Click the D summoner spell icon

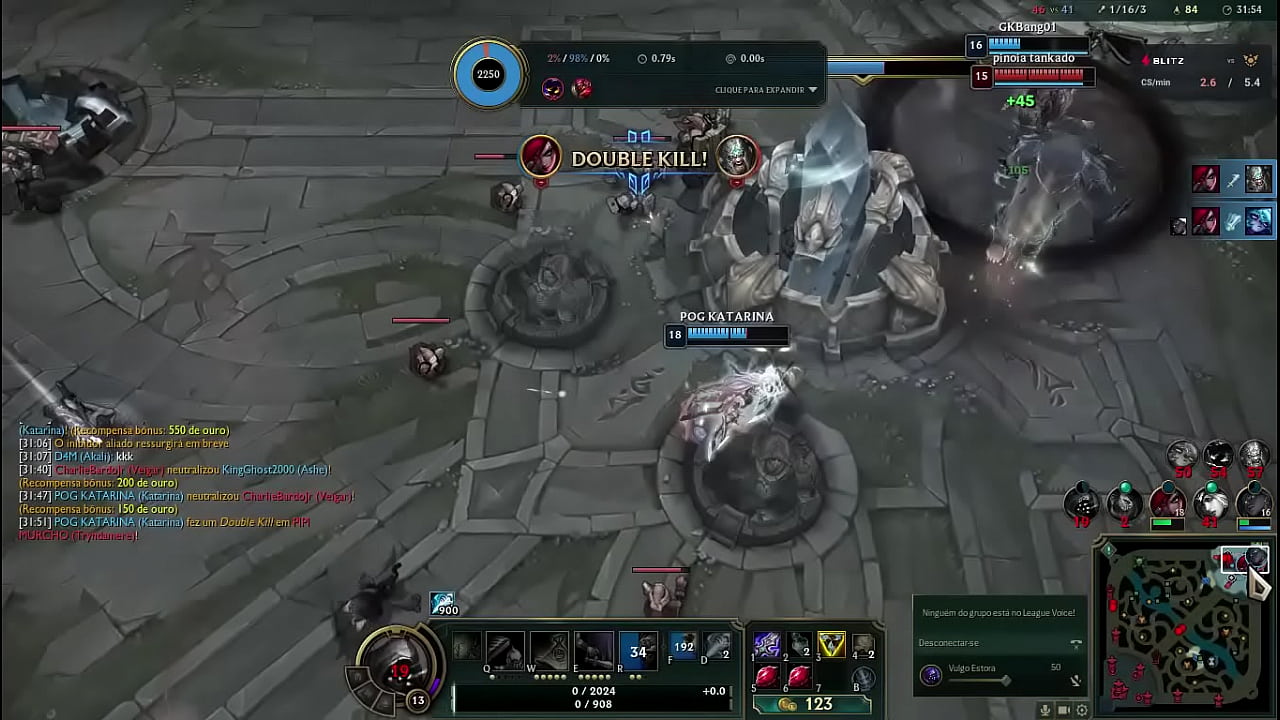point(716,647)
